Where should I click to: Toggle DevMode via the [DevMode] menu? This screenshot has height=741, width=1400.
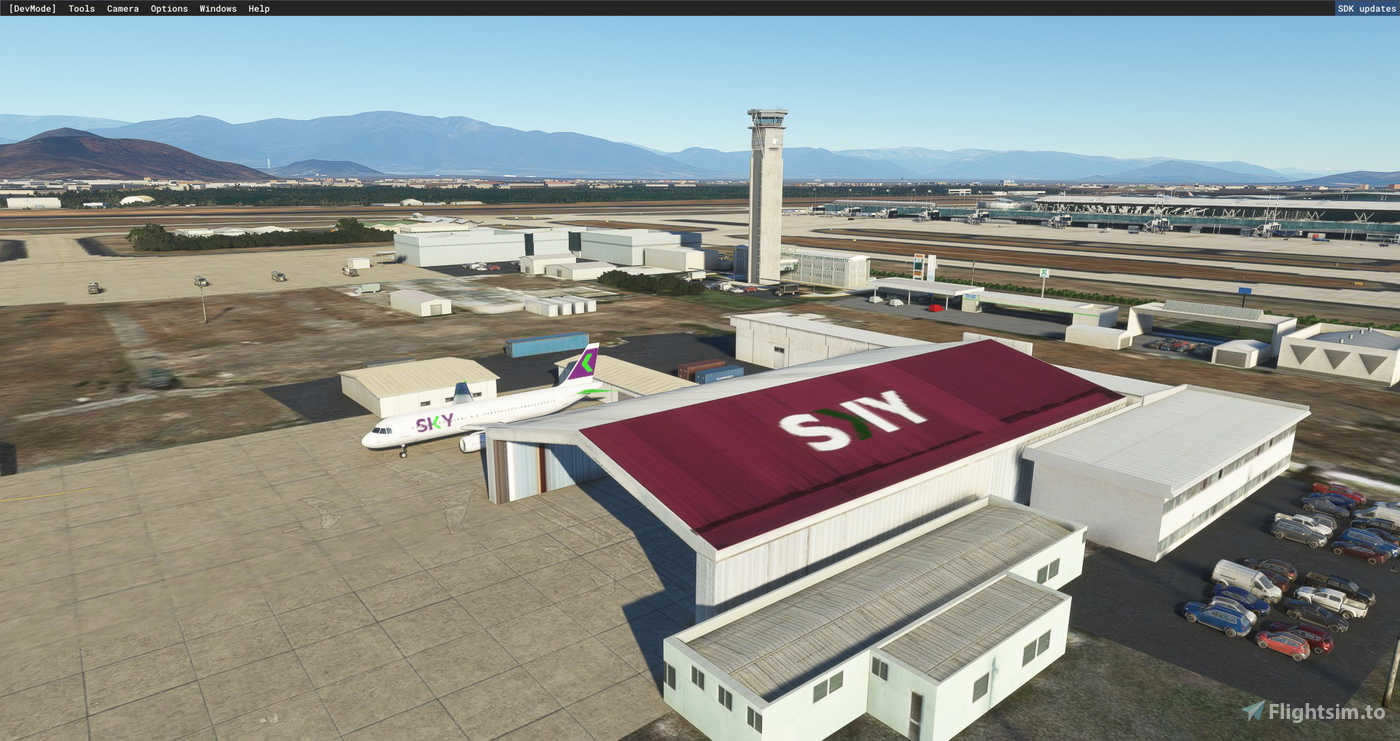pyautogui.click(x=34, y=8)
